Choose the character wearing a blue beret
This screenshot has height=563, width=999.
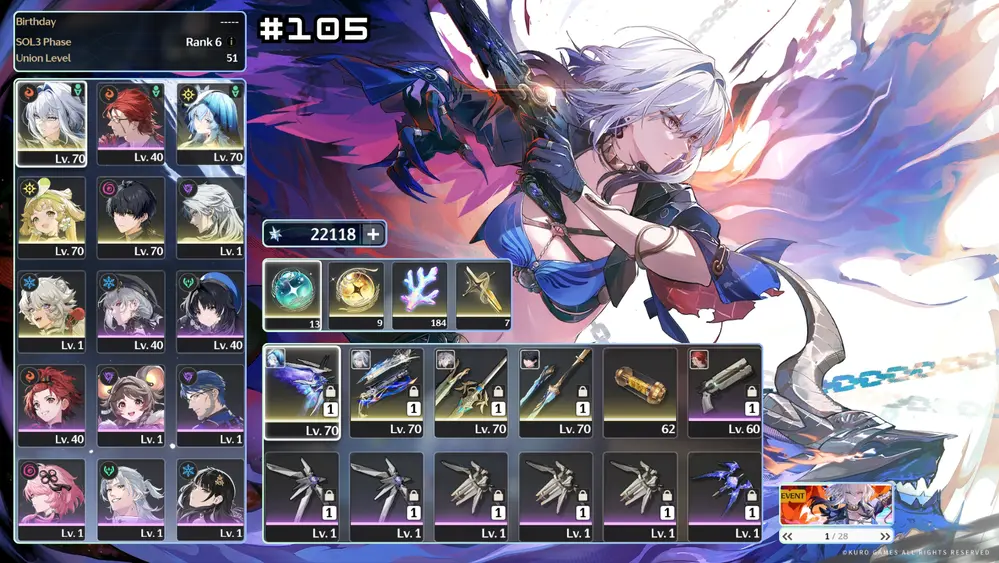click(210, 310)
